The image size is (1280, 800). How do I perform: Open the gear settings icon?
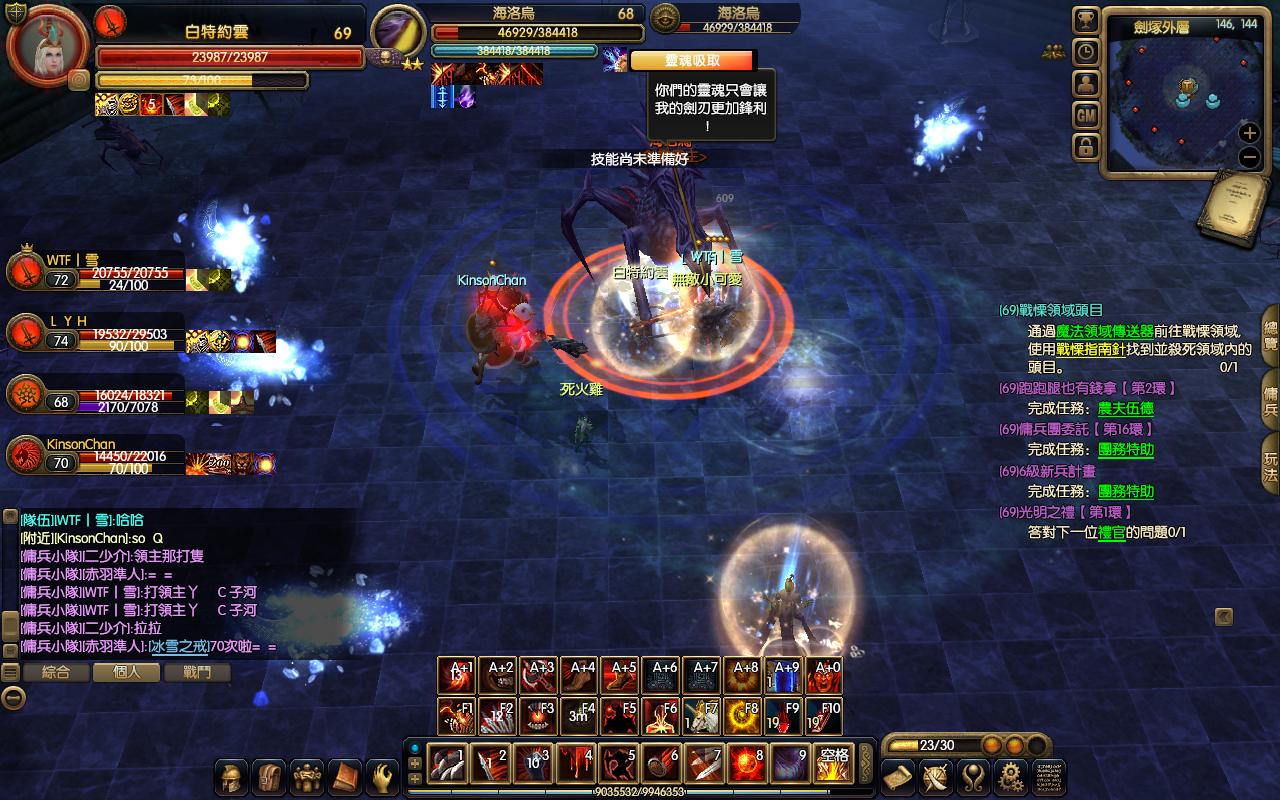(1011, 777)
